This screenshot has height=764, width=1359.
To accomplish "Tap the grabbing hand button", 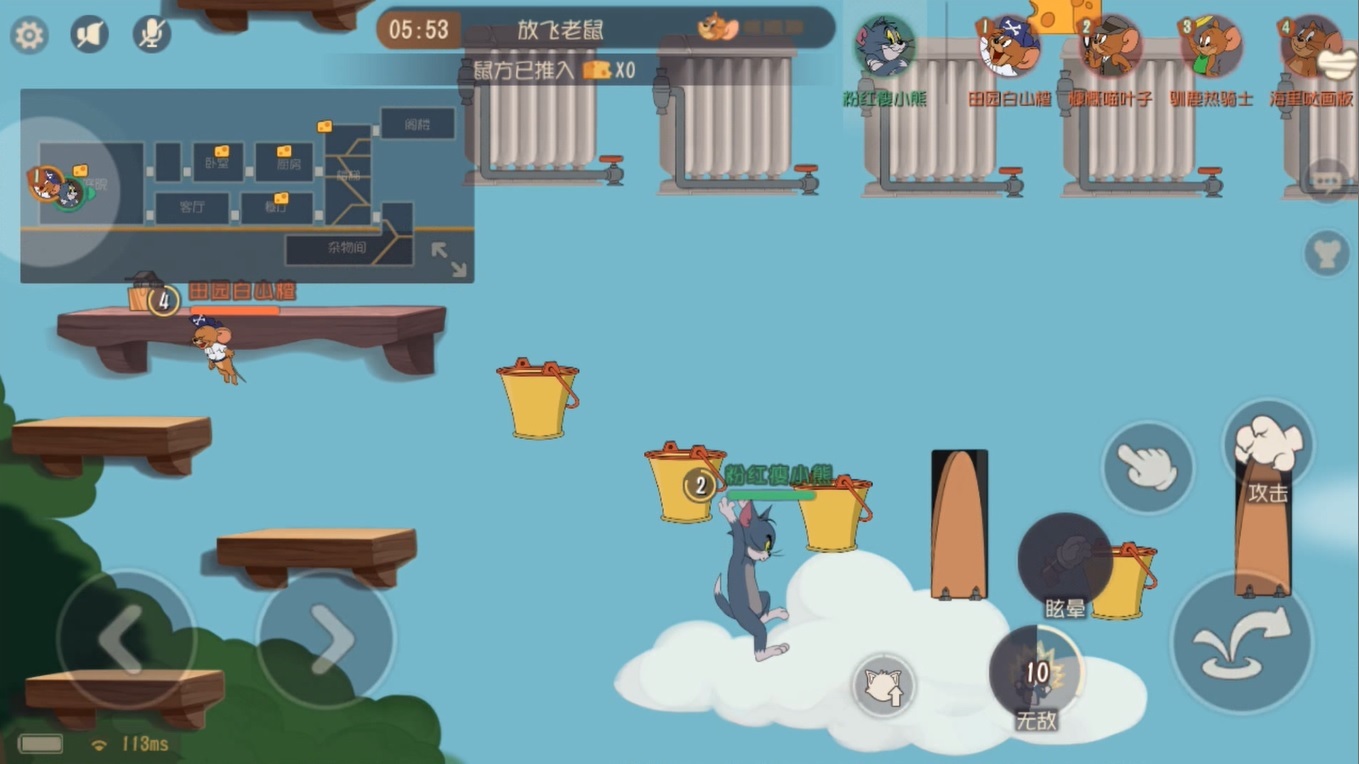I will click(1147, 467).
